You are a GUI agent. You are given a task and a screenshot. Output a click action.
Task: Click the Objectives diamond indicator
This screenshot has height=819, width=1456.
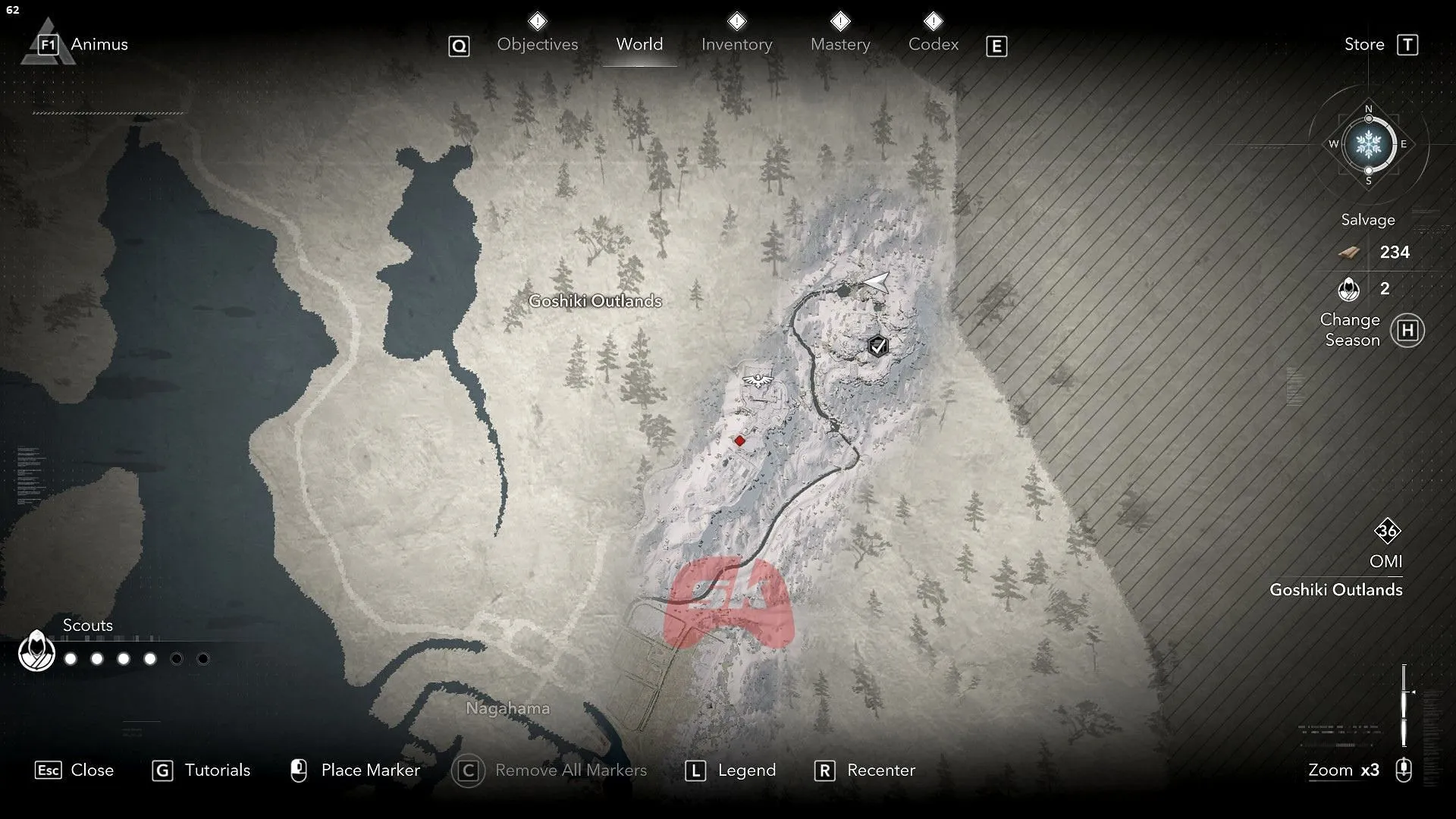click(x=537, y=20)
